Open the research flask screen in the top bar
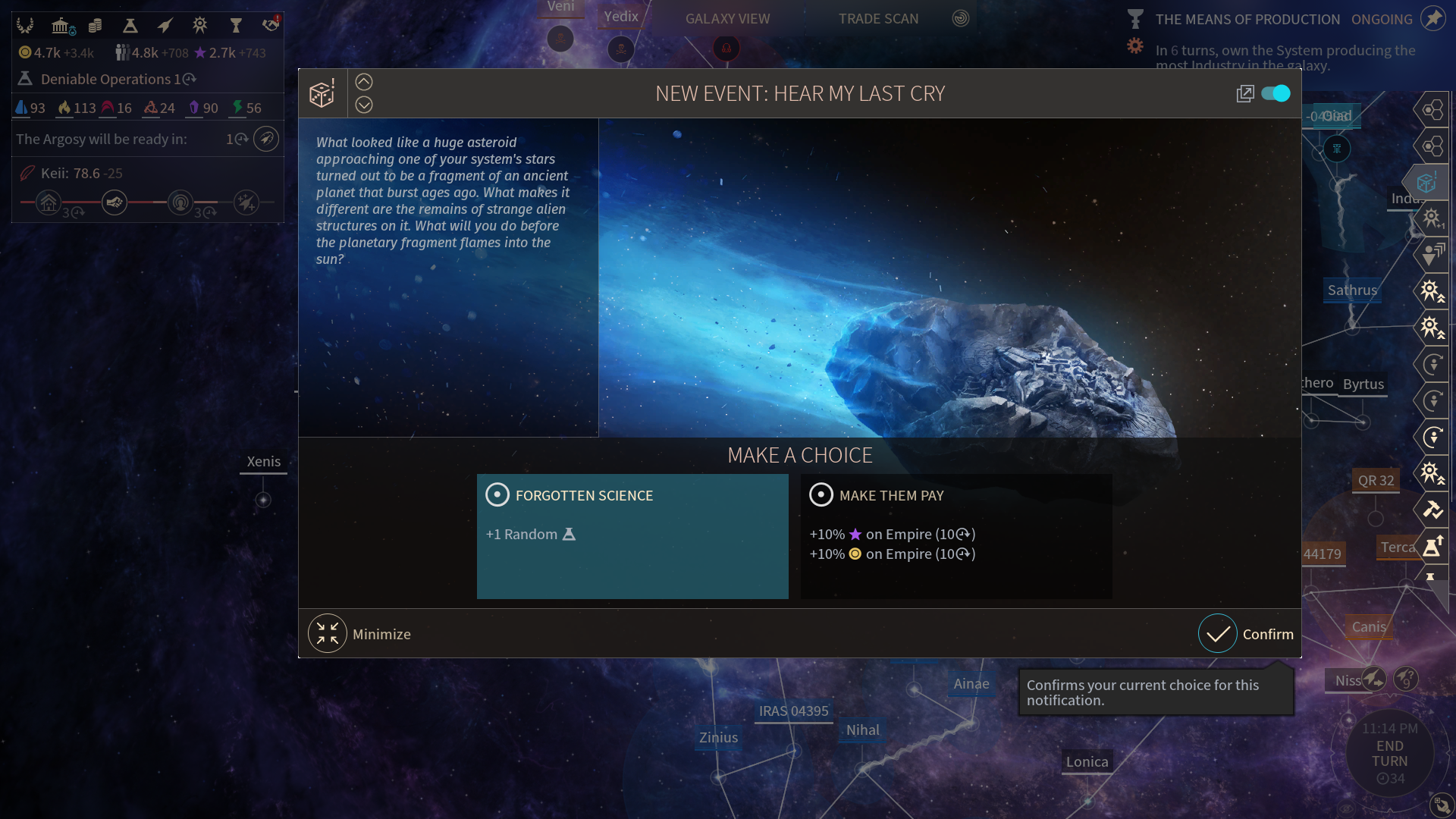The width and height of the screenshot is (1456, 819). coord(130,26)
